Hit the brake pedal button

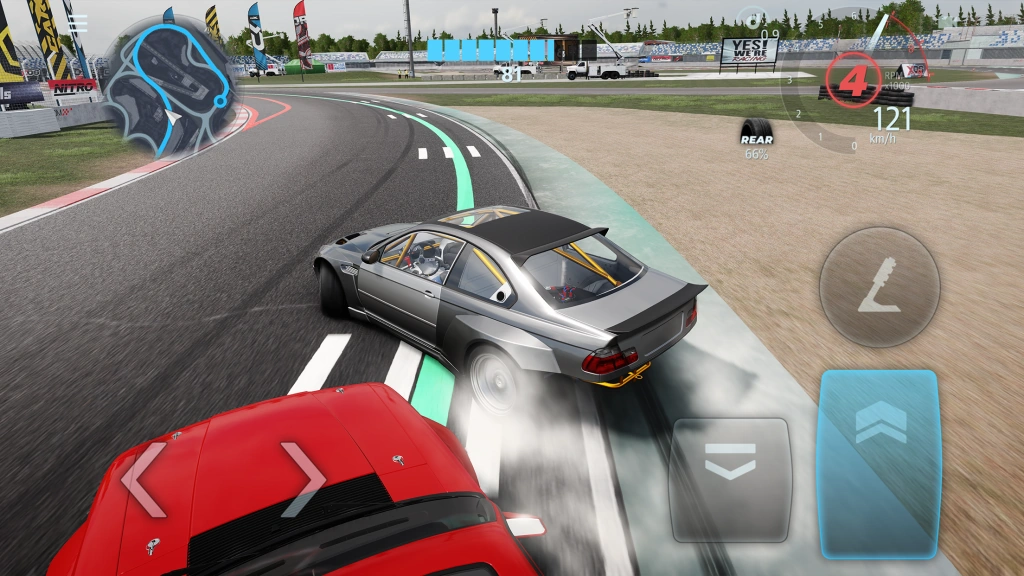pyautogui.click(x=730, y=465)
